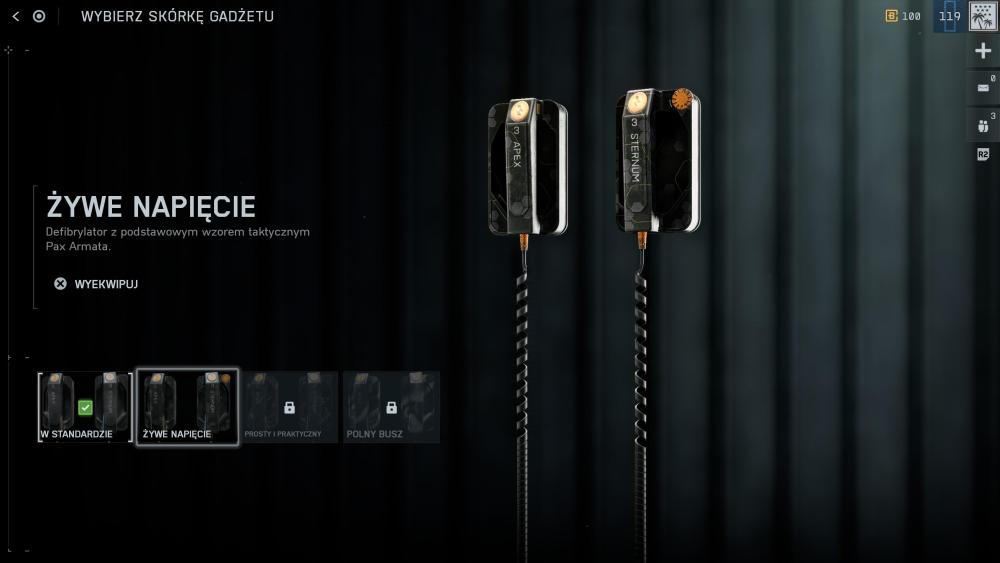Open the squad icon showing 3
The height and width of the screenshot is (563, 1000).
[983, 125]
